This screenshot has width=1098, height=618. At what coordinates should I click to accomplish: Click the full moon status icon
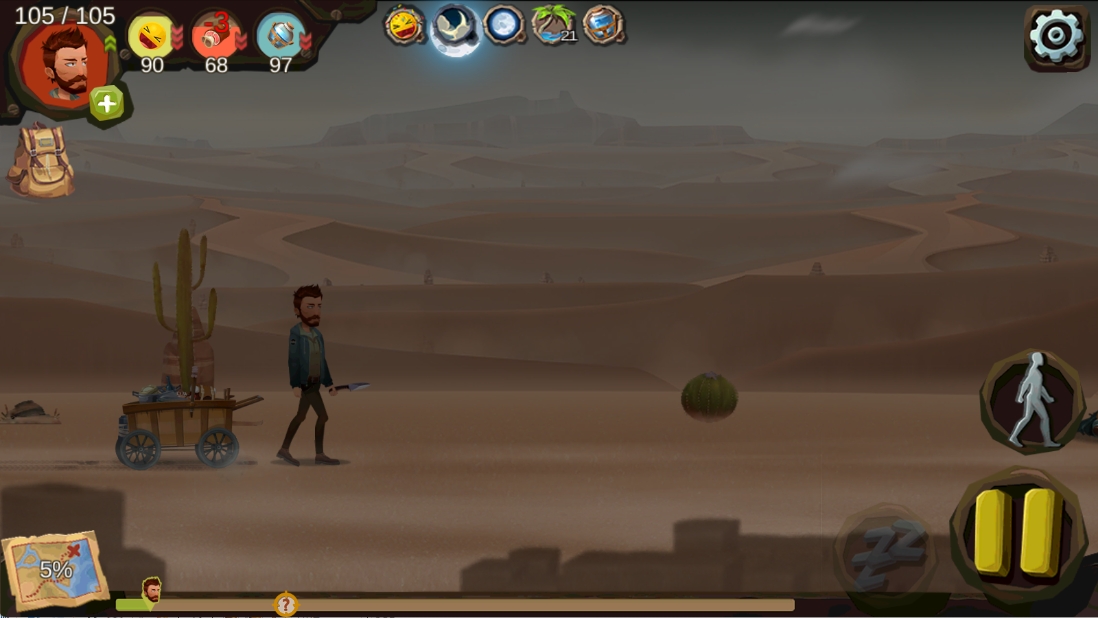[504, 25]
